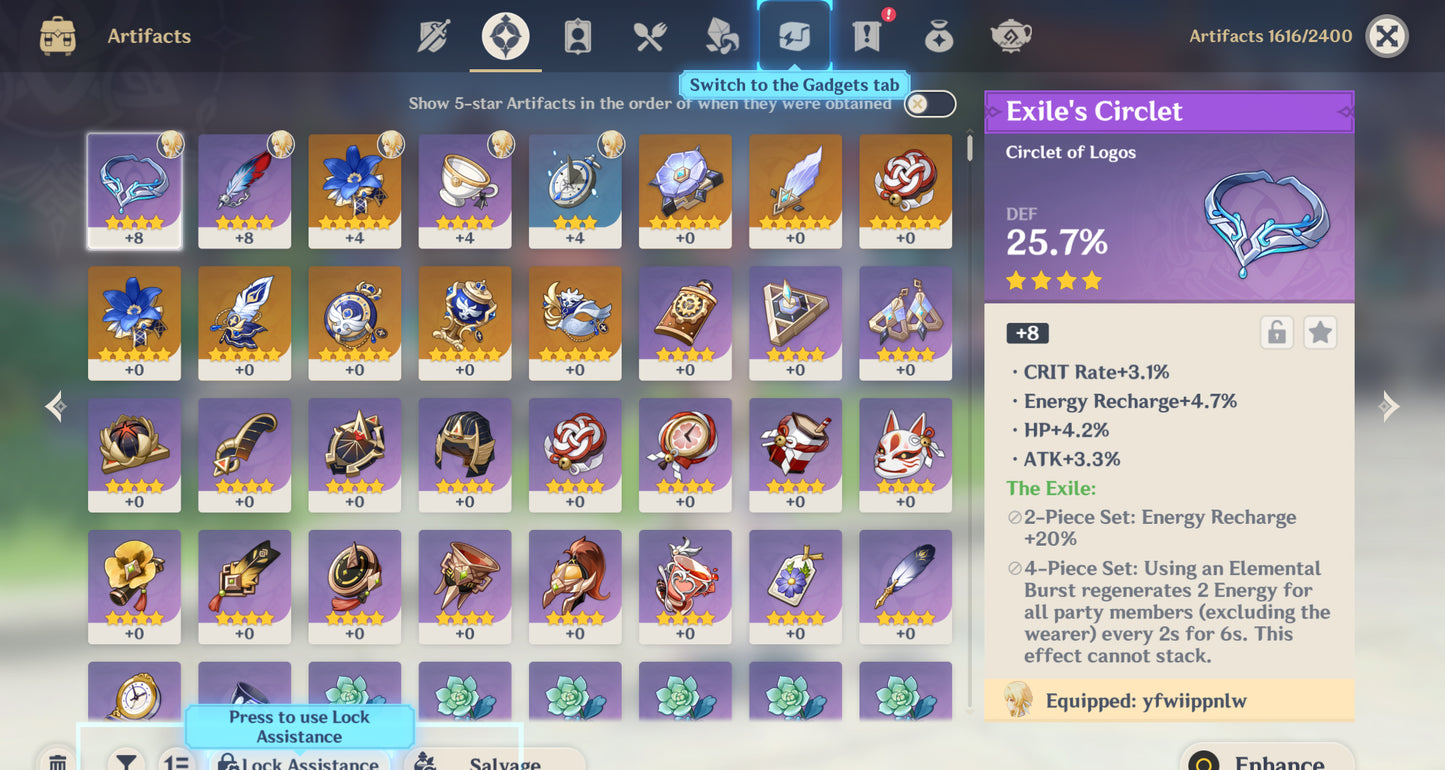Viewport: 1445px width, 770px height.
Task: Select the first Exile's Circlet thumbnail
Action: coord(135,190)
